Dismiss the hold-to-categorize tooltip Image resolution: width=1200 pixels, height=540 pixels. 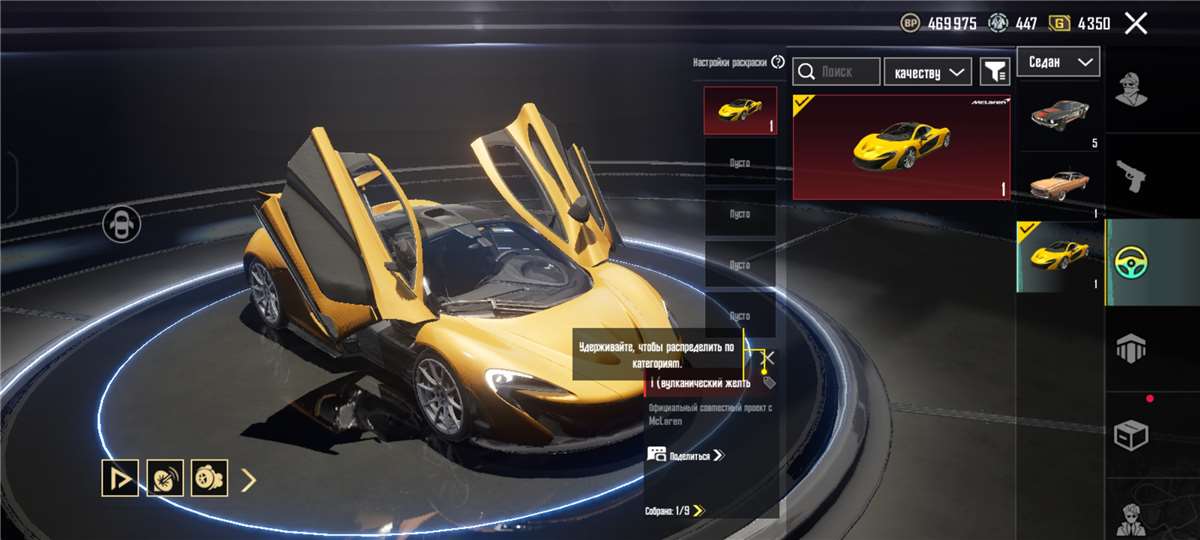click(768, 357)
